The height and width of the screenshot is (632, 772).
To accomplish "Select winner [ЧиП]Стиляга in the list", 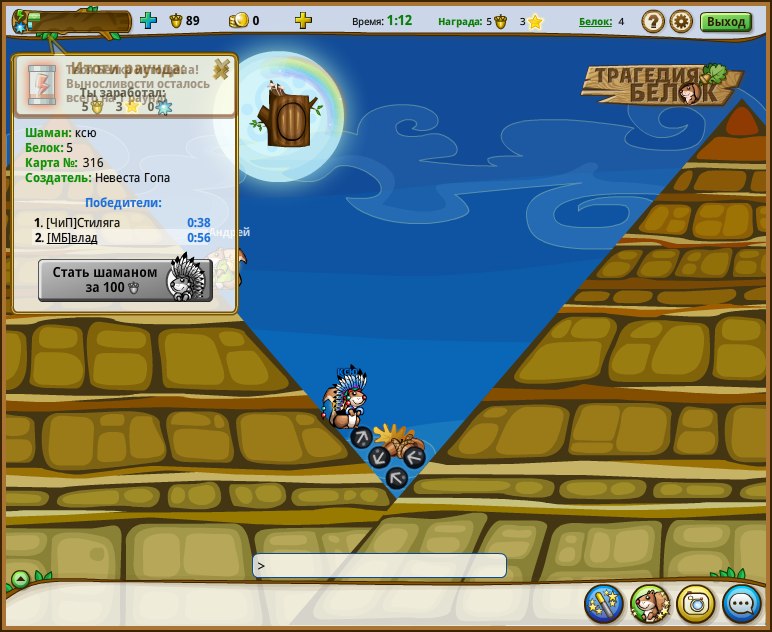I will (x=83, y=222).
